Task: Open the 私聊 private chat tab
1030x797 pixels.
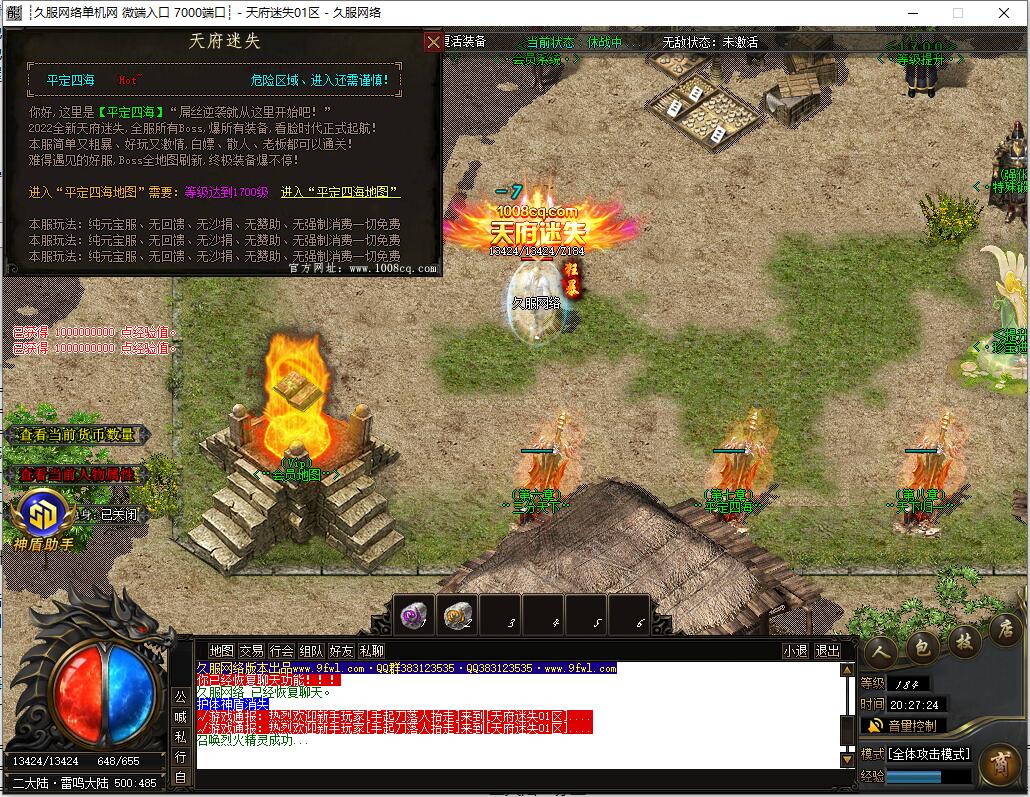Action: click(371, 651)
